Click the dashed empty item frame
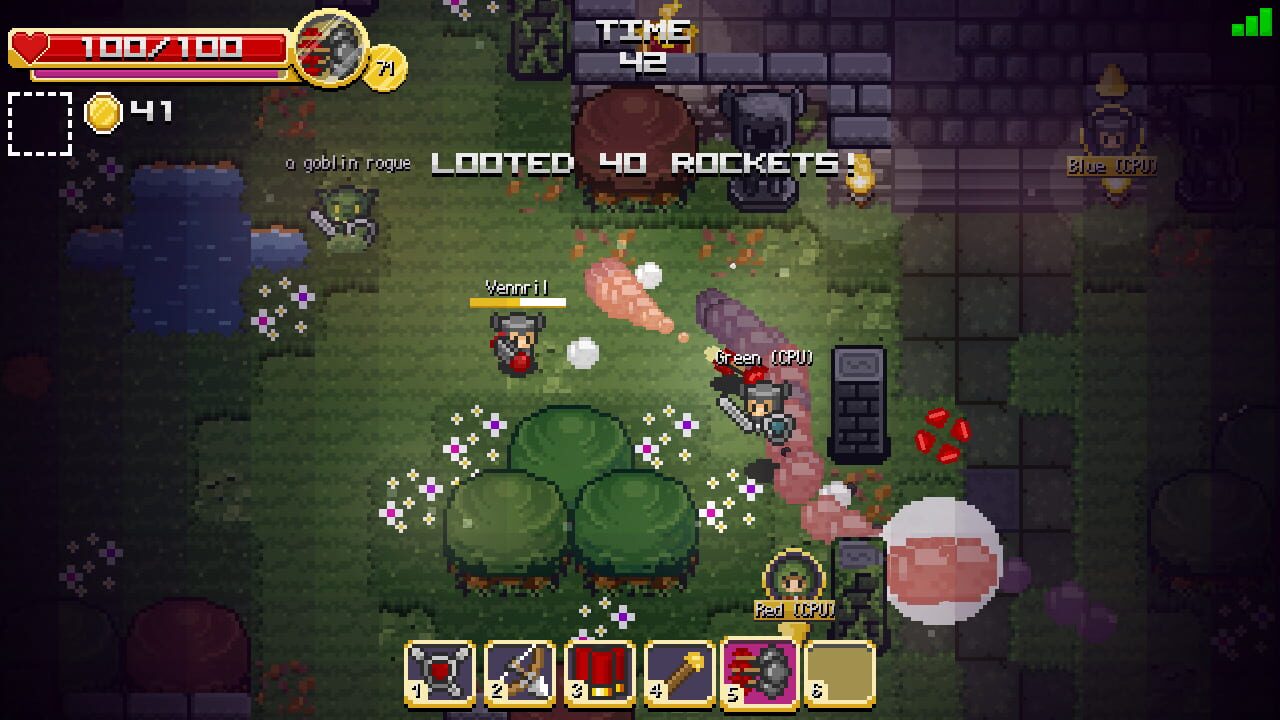The width and height of the screenshot is (1280, 720). click(40, 124)
